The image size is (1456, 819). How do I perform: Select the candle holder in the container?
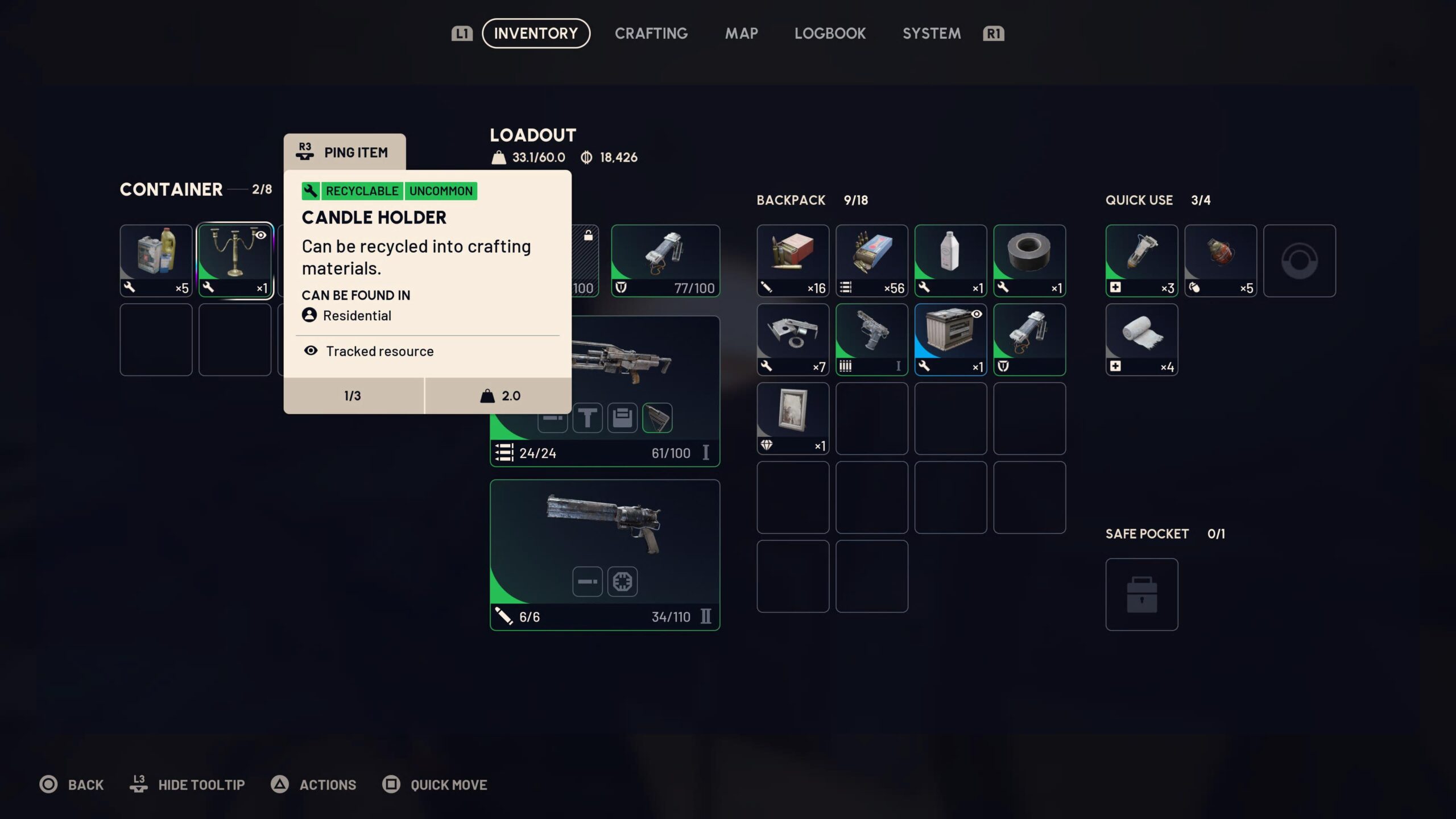[x=235, y=260]
